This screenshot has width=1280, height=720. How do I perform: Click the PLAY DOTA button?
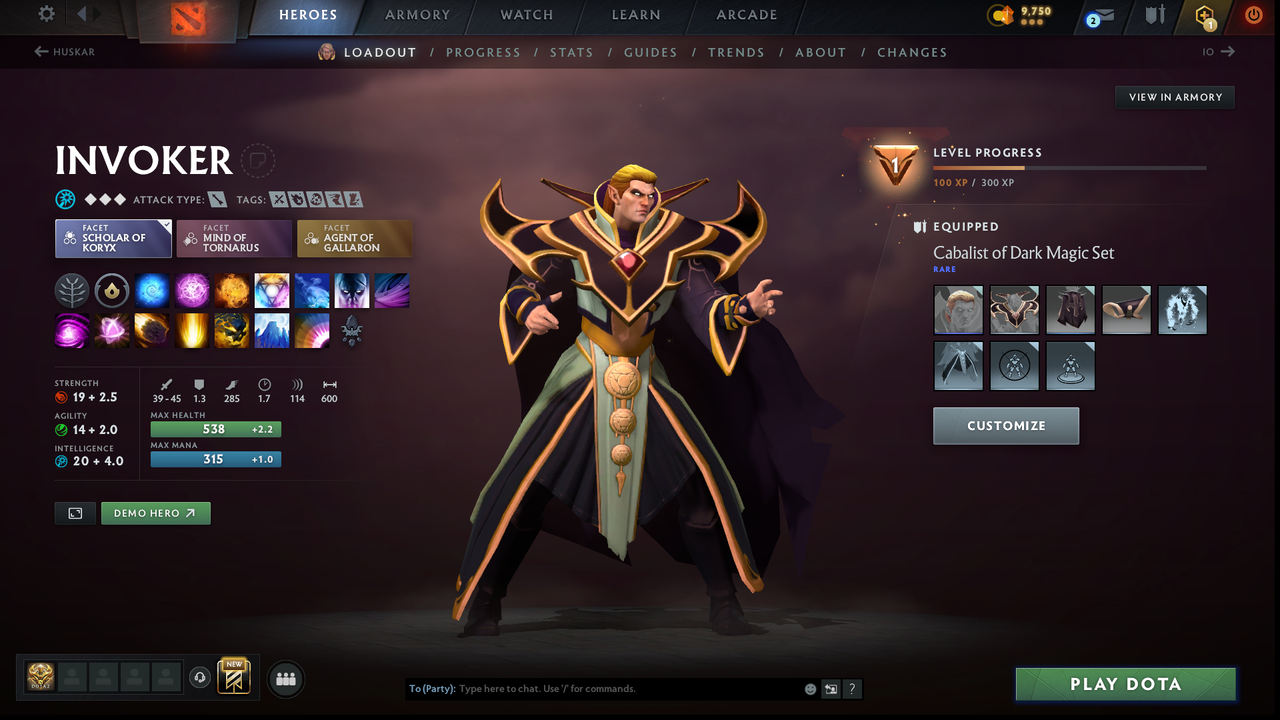pyautogui.click(x=1125, y=684)
